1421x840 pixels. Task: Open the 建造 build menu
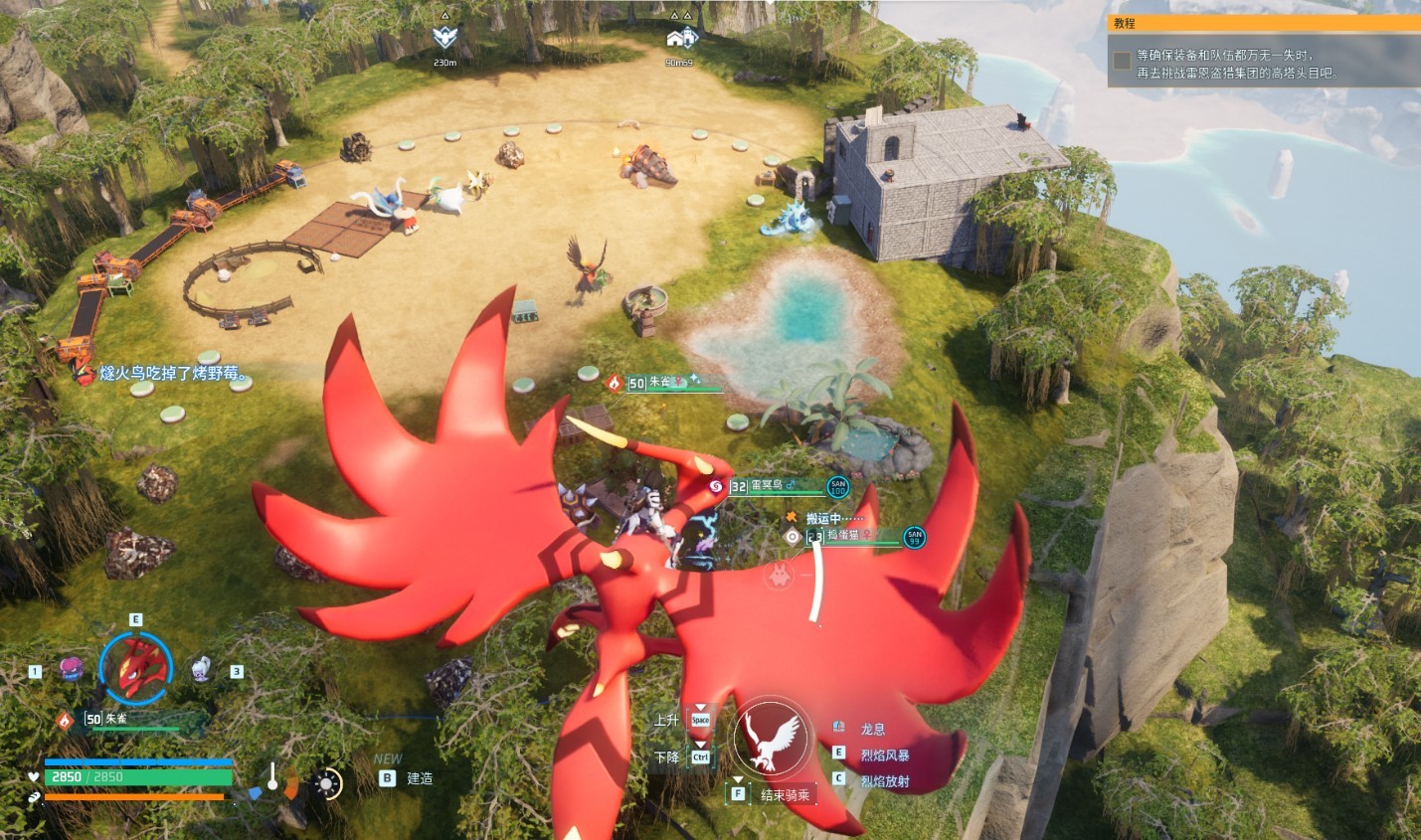point(419,778)
